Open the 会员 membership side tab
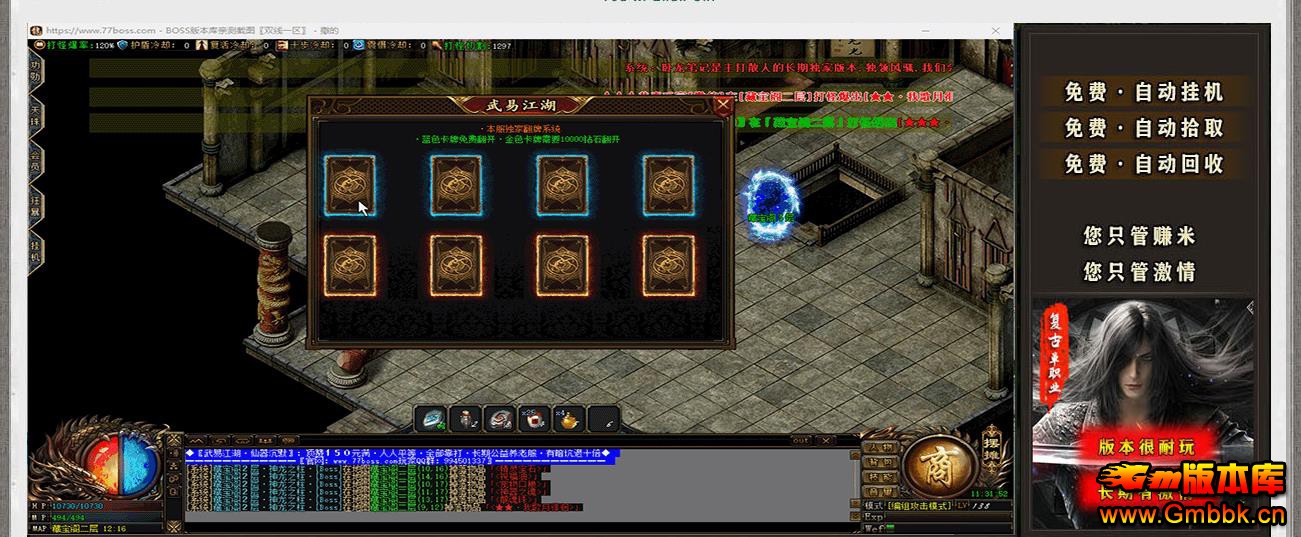The image size is (1301, 537). (36, 160)
